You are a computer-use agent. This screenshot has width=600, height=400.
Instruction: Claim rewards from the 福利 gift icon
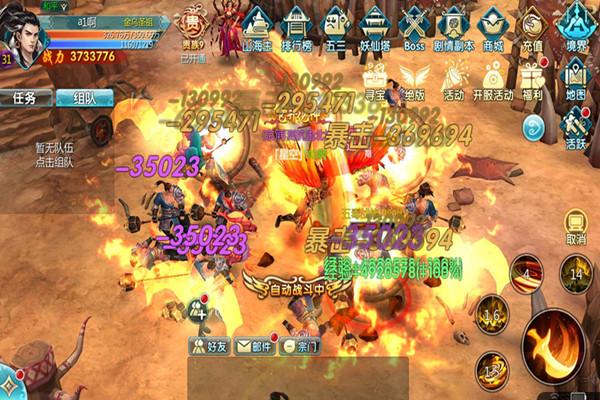(x=532, y=80)
